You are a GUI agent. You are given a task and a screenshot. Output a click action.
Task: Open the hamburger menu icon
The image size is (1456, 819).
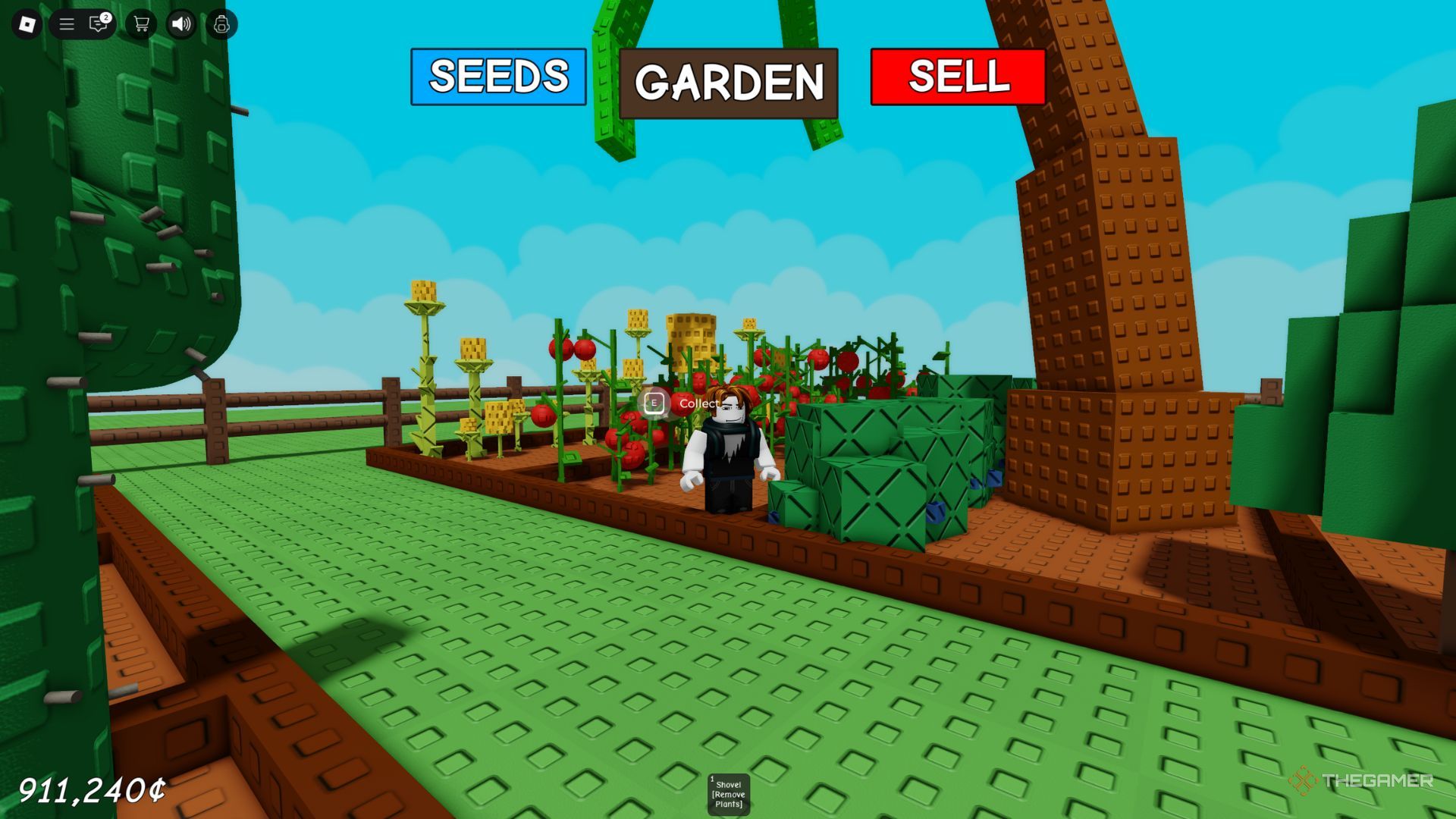(x=66, y=24)
